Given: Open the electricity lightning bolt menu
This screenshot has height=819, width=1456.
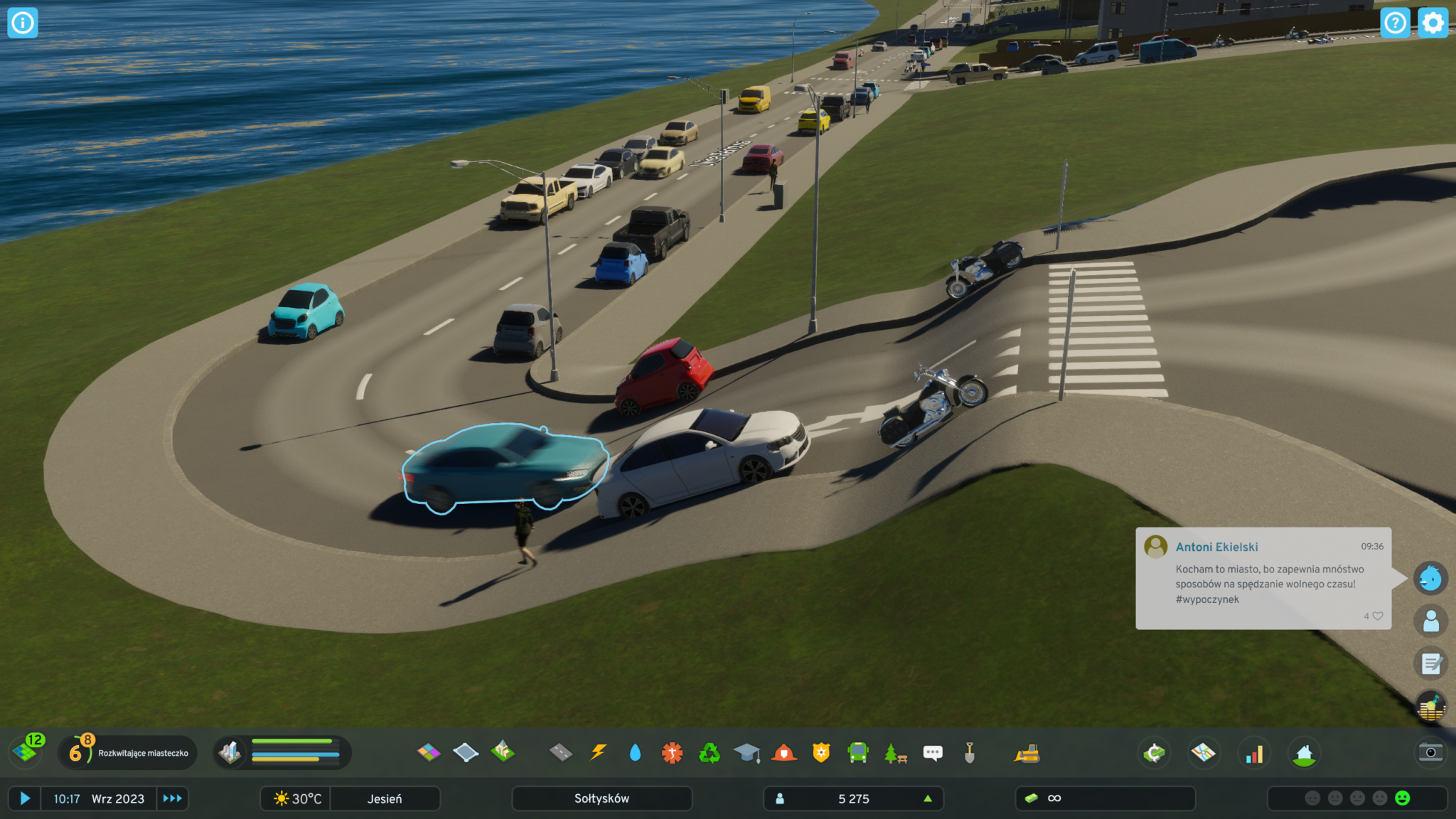Looking at the screenshot, I should (599, 752).
